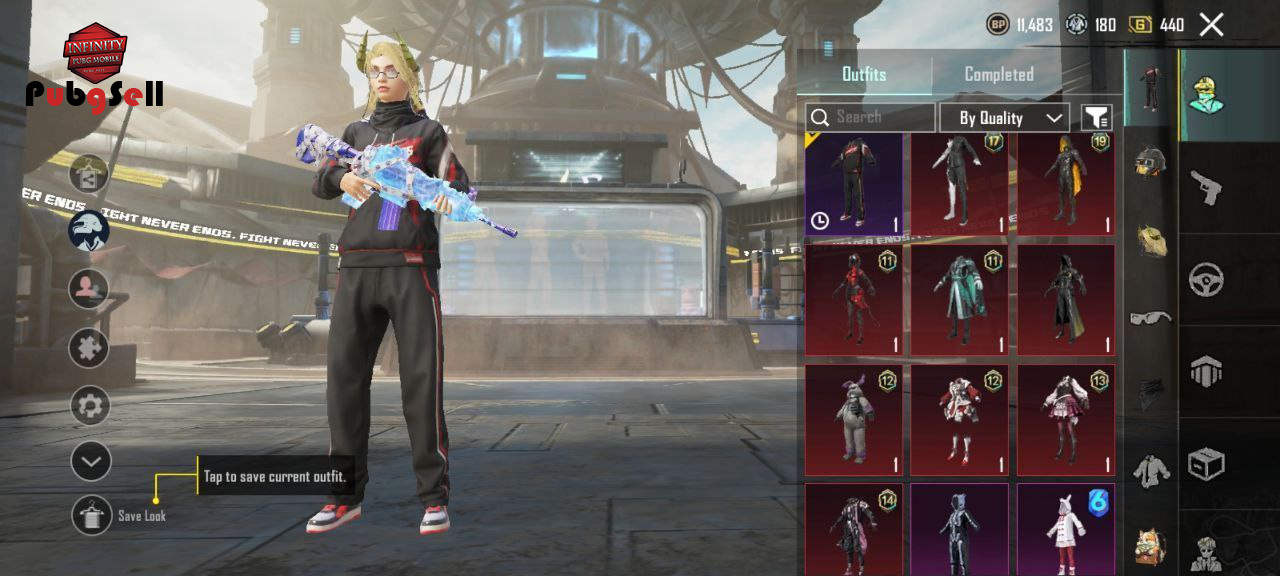This screenshot has height=576, width=1280.
Task: Collapse the left menu with the down arrow
Action: [90, 461]
